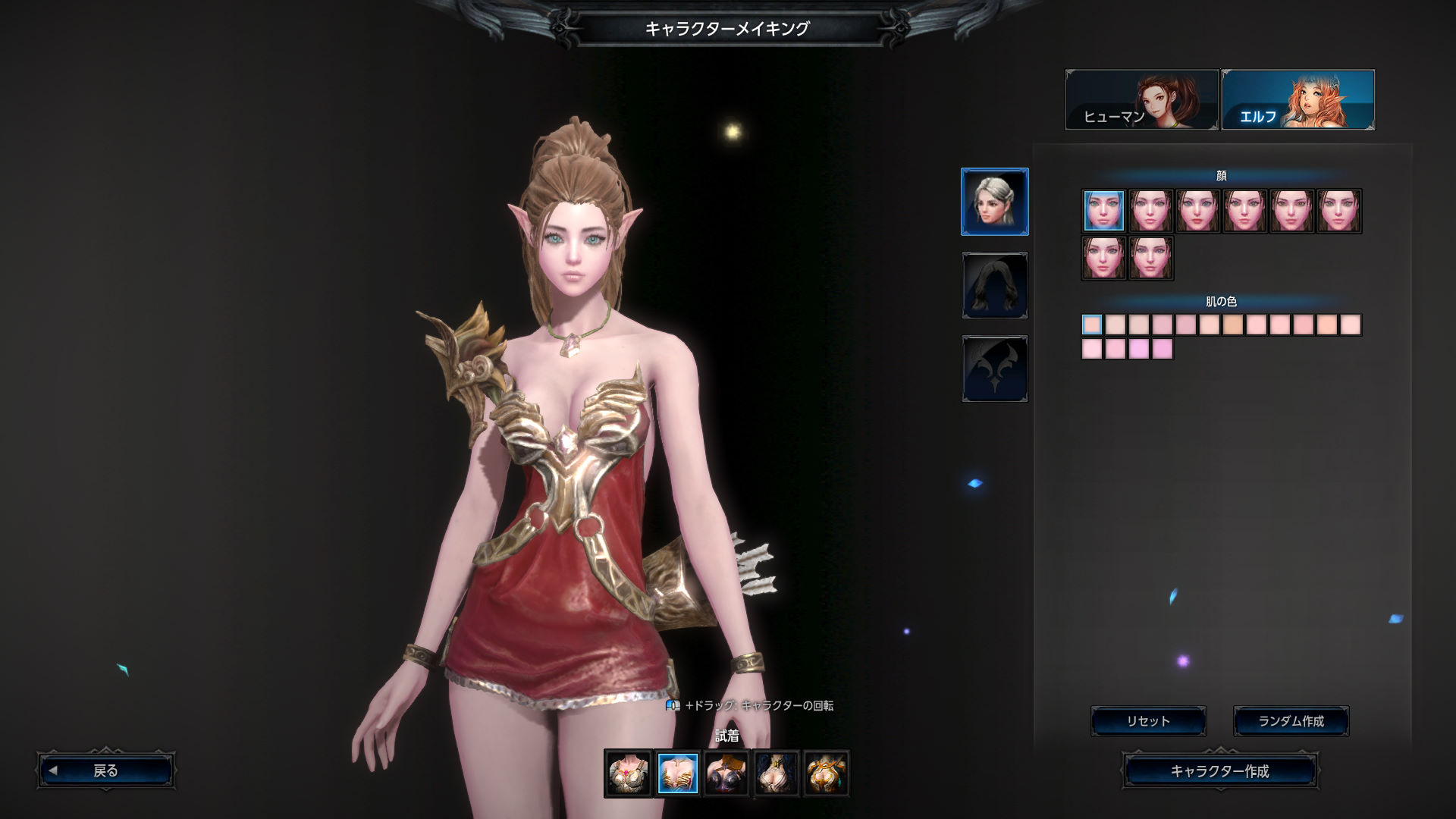This screenshot has width=1456, height=819.
Task: Try on the dark purple outfit
Action: 726,773
